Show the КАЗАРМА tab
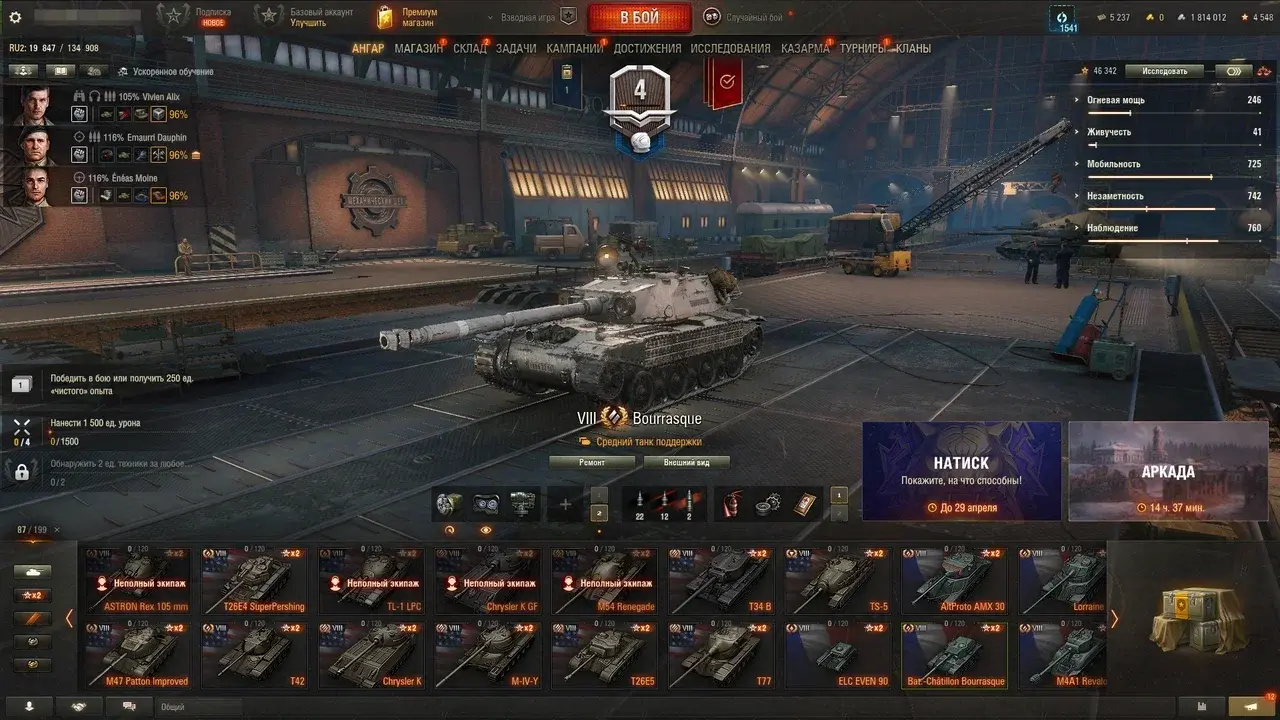Viewport: 1280px width, 720px height. [805, 48]
